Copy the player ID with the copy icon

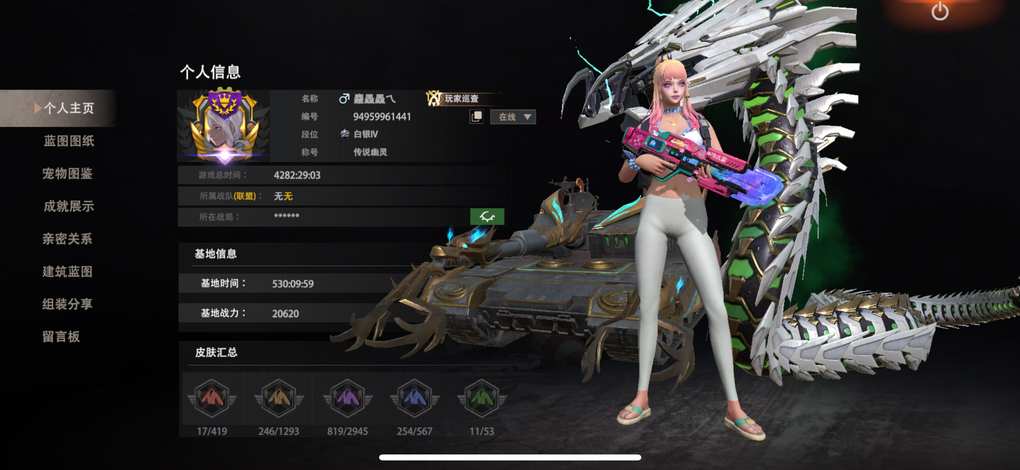(477, 117)
